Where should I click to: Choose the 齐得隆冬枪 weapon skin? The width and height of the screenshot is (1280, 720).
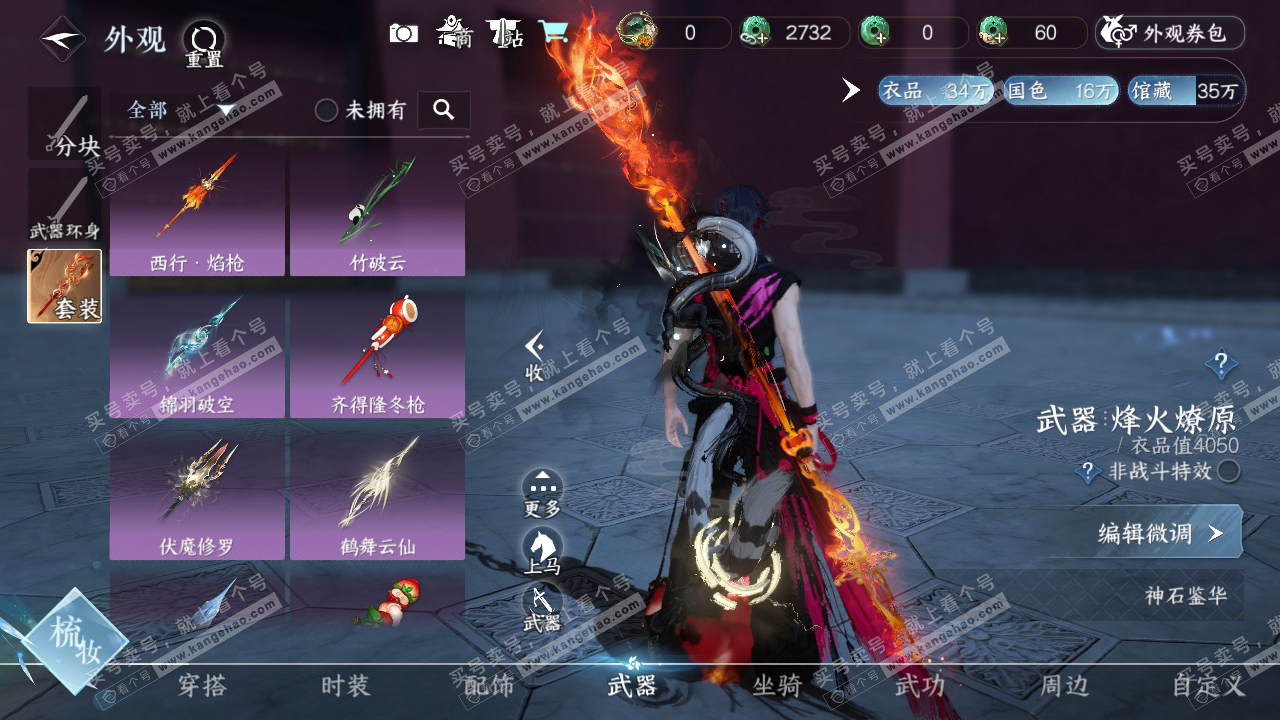coord(377,356)
